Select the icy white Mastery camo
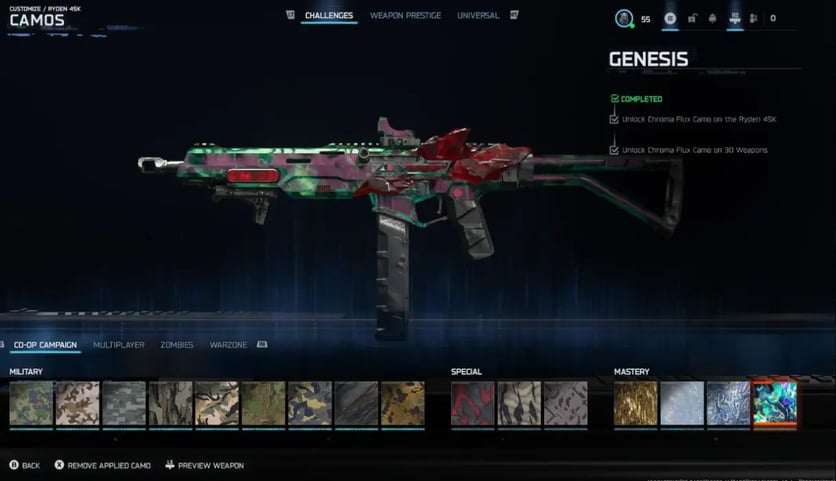Viewport: 836px width, 481px height. [x=681, y=403]
